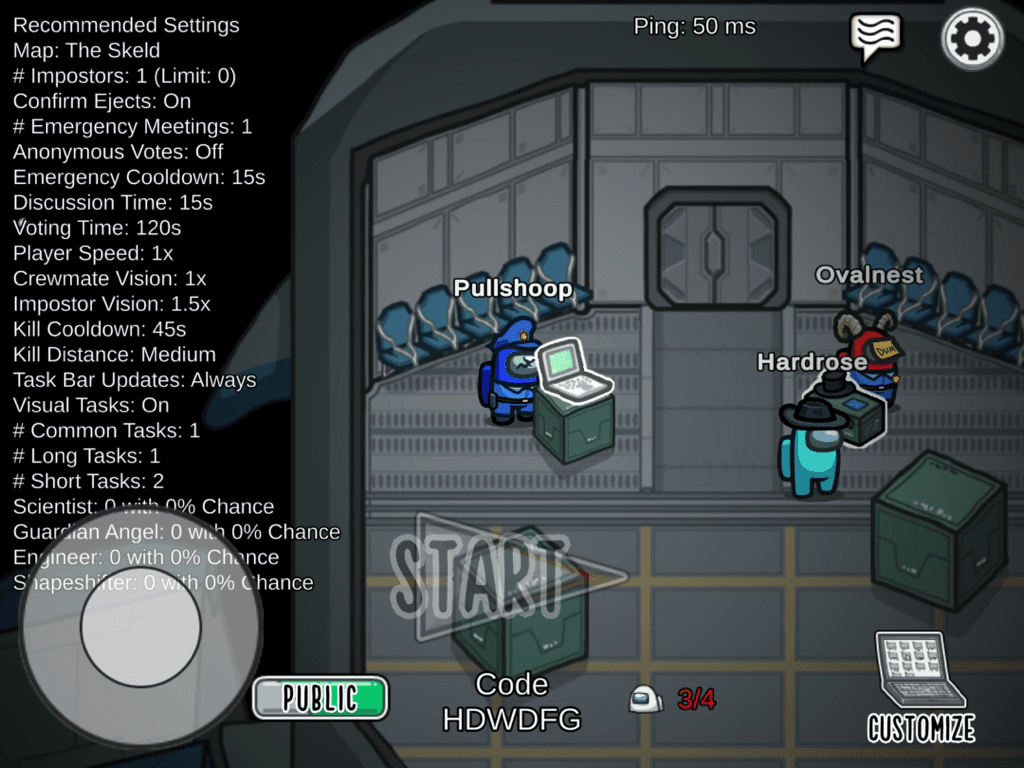
Task: Open the chat speech bubble
Action: (x=875, y=35)
